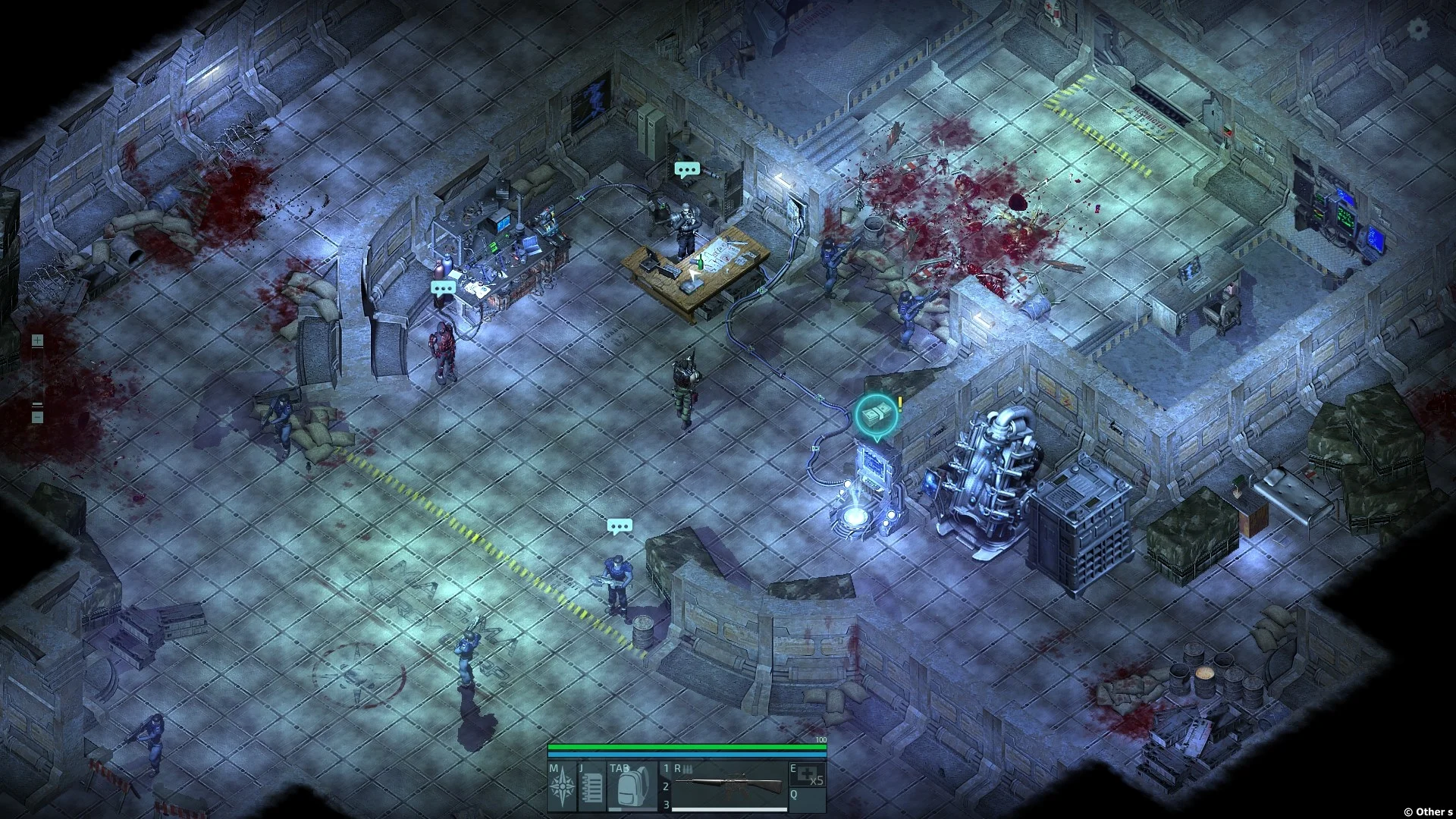Open the settings gear icon
Image resolution: width=1456 pixels, height=819 pixels.
coord(1417,29)
